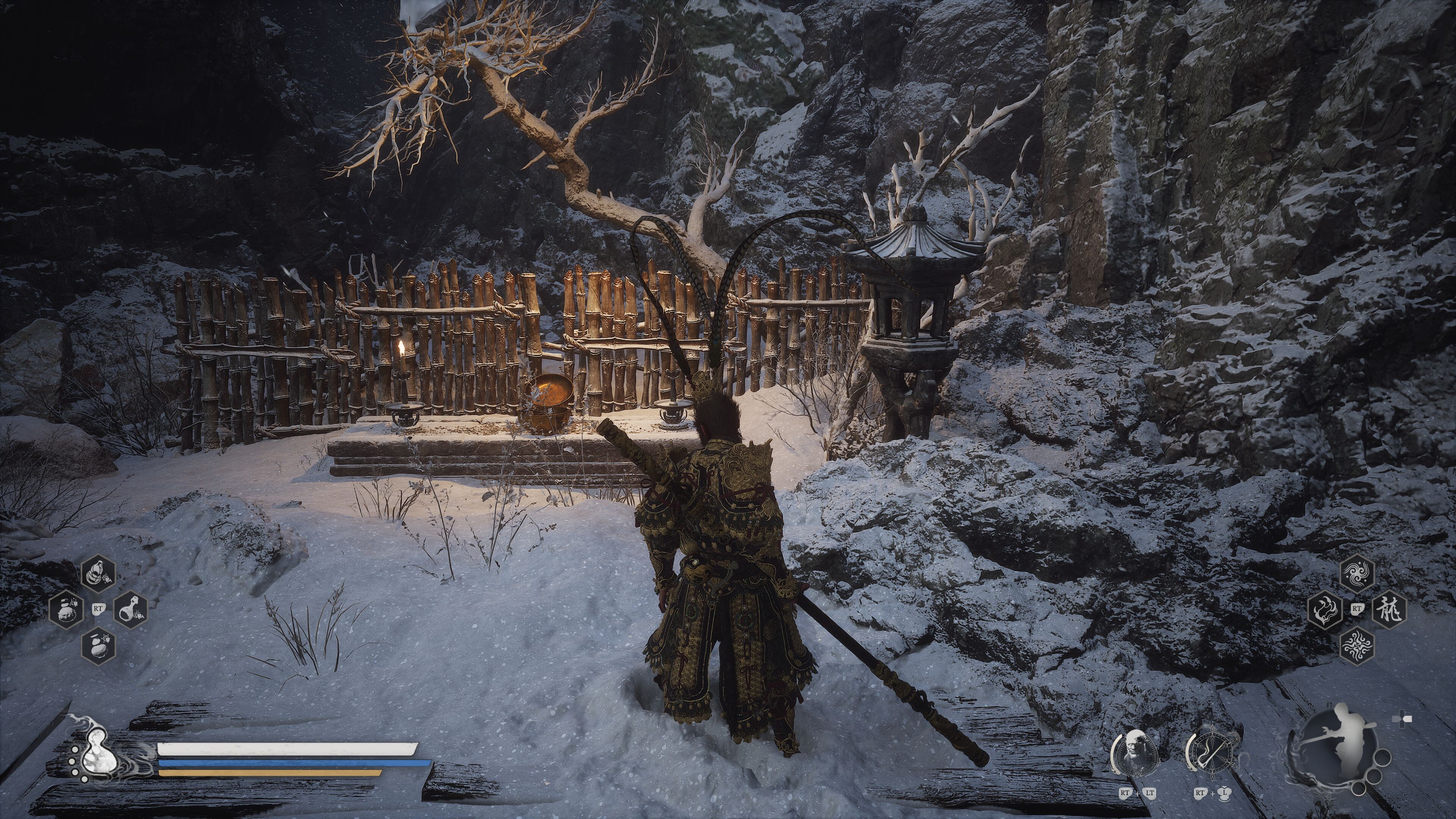Screen dimensions: 1456x819
Task: Use the wrapped gourd item in the top slot
Action: [x=98, y=574]
